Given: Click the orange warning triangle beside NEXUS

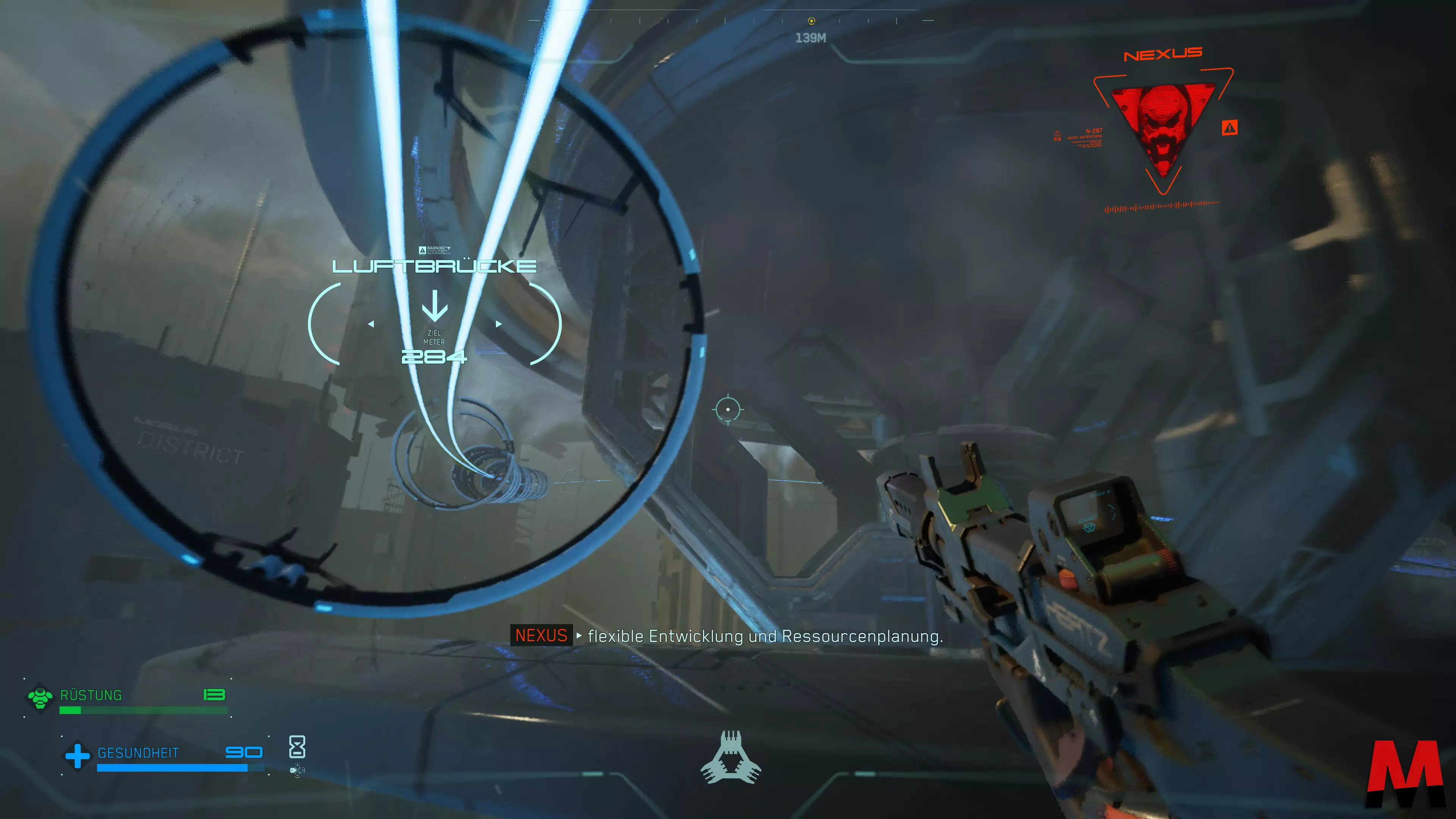Looking at the screenshot, I should (x=1229, y=128).
